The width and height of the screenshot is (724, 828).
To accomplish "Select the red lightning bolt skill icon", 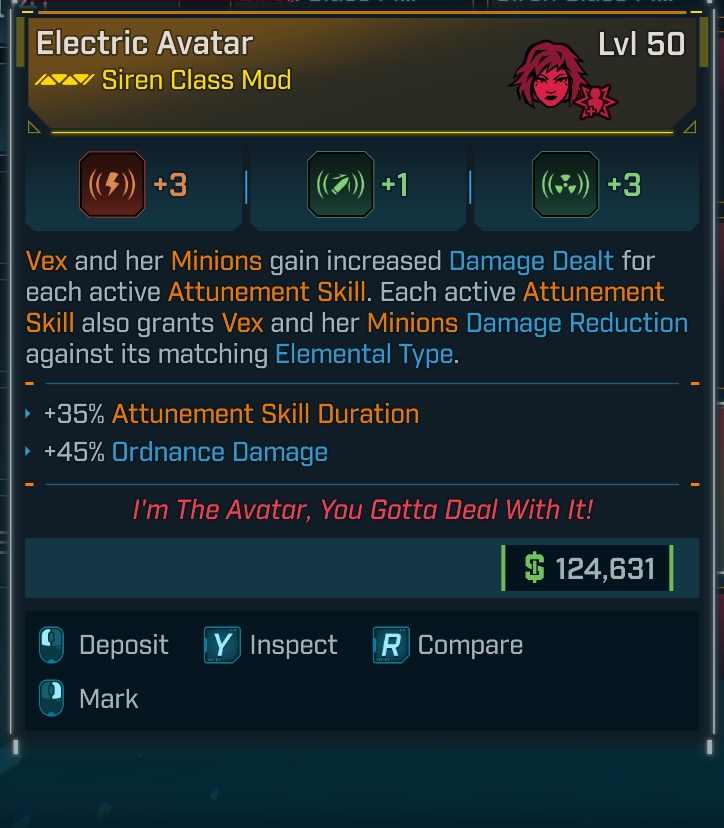I will 112,185.
